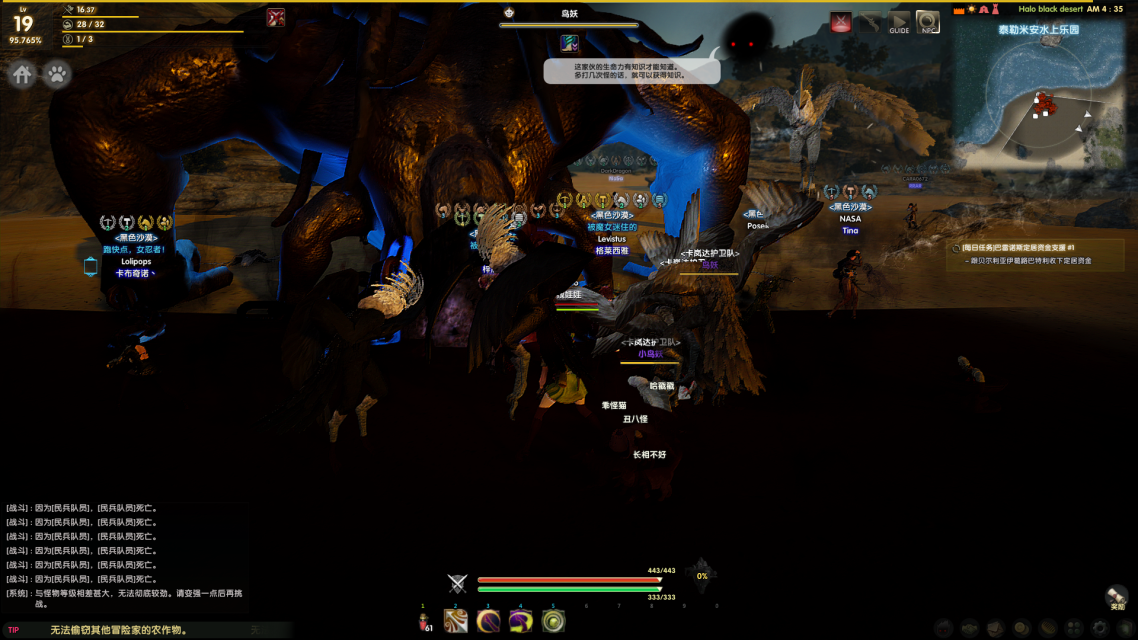Open the pet list paw icon

pyautogui.click(x=57, y=75)
